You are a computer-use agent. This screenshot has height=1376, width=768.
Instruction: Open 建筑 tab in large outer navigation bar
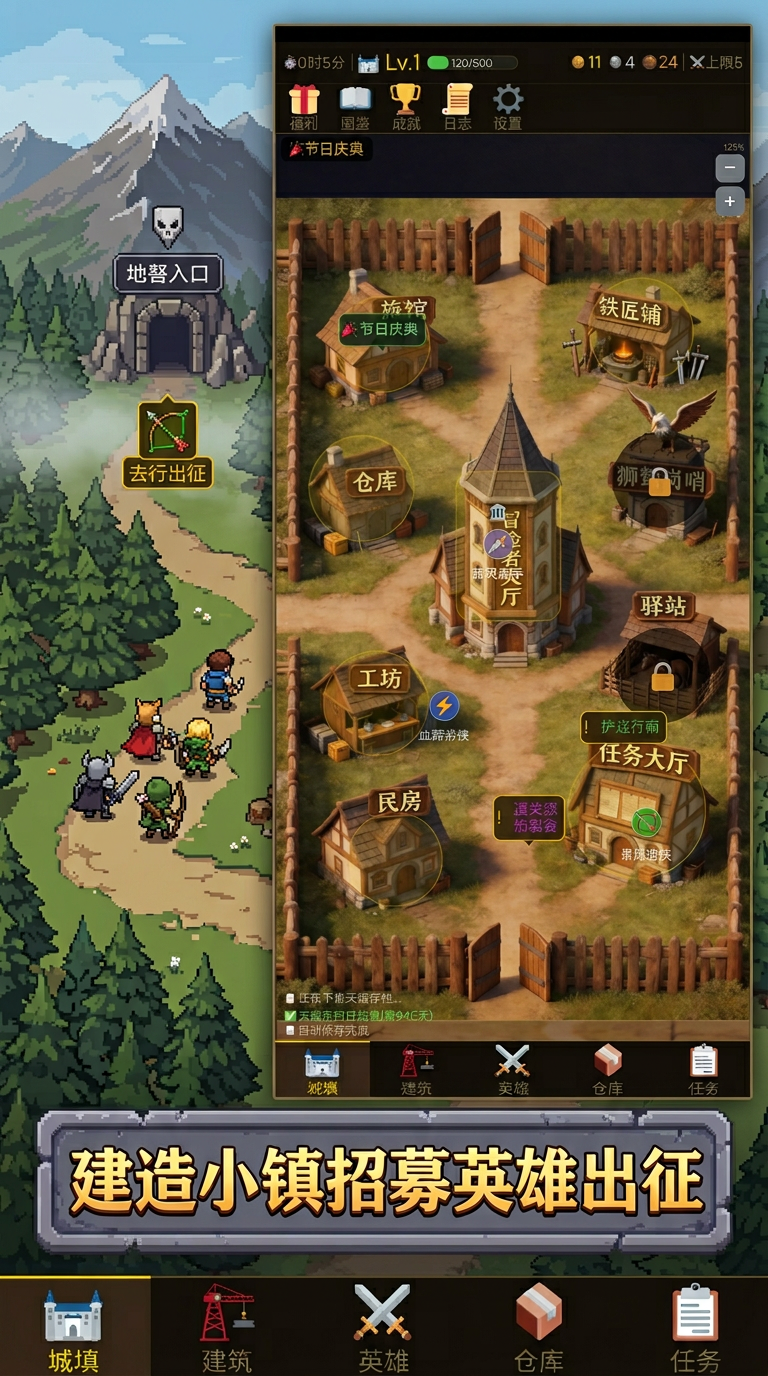[227, 1326]
